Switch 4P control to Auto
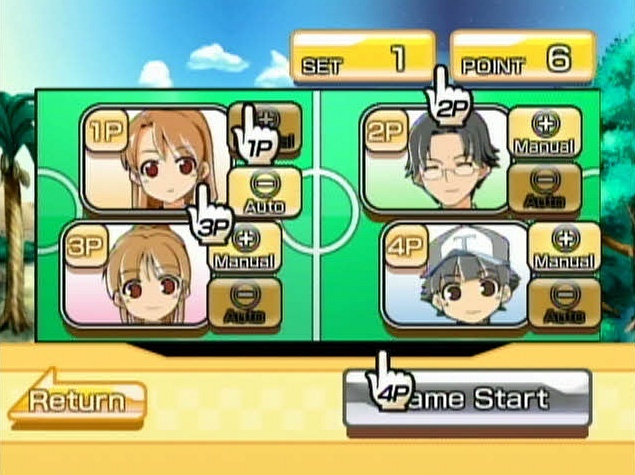Image resolution: width=635 pixels, height=475 pixels. pos(565,304)
